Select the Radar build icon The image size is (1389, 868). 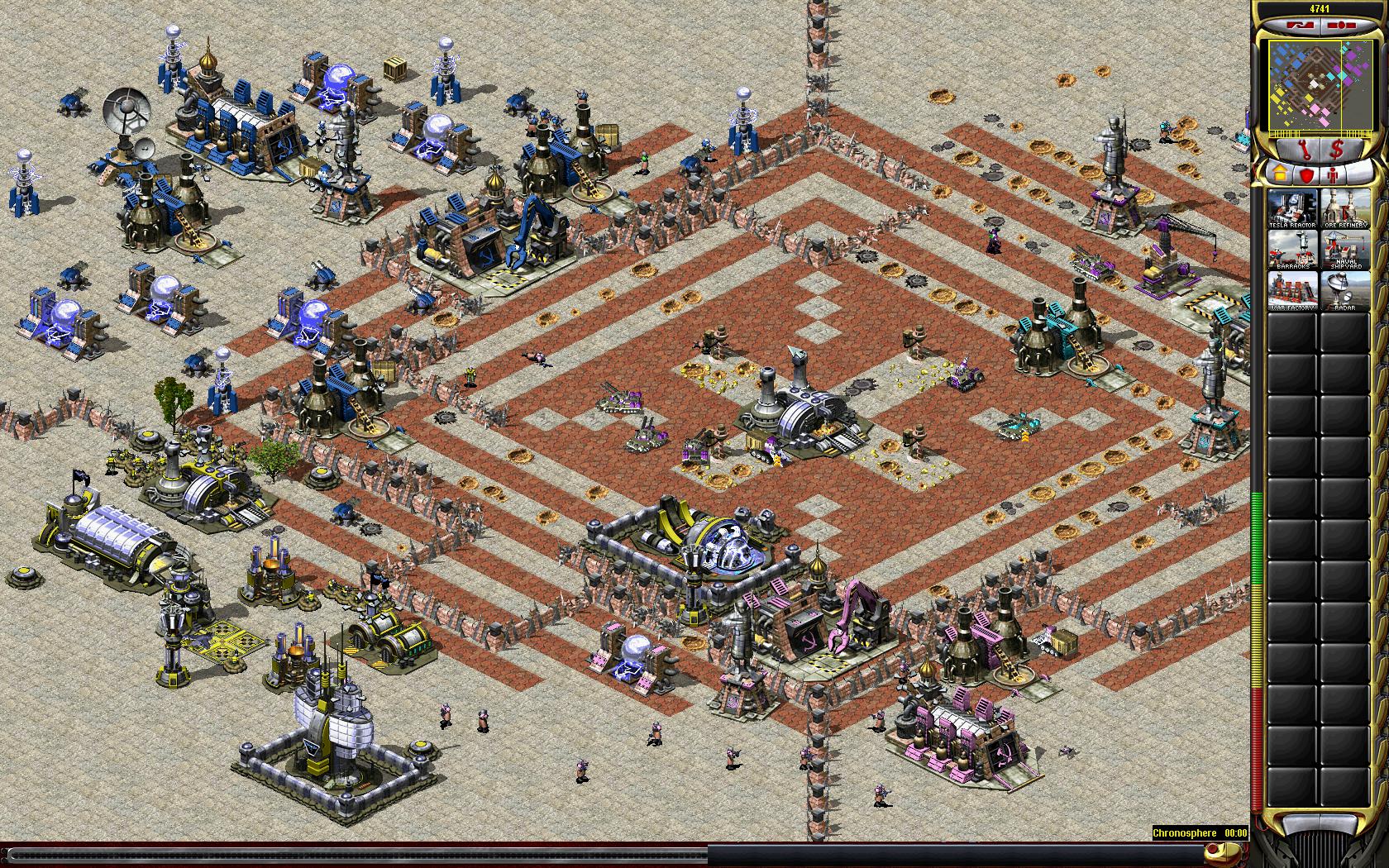tap(1345, 291)
